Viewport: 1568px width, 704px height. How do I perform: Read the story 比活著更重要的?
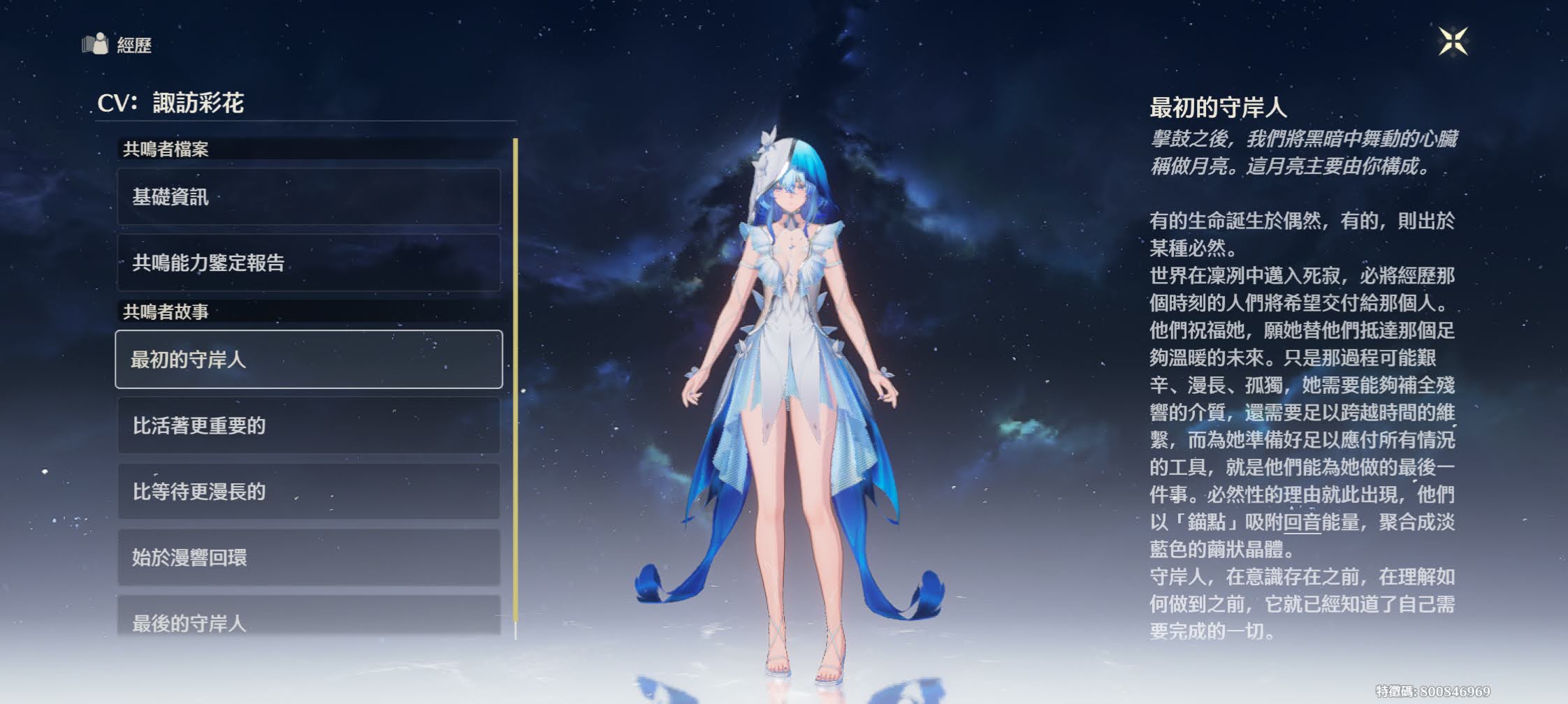click(x=308, y=425)
